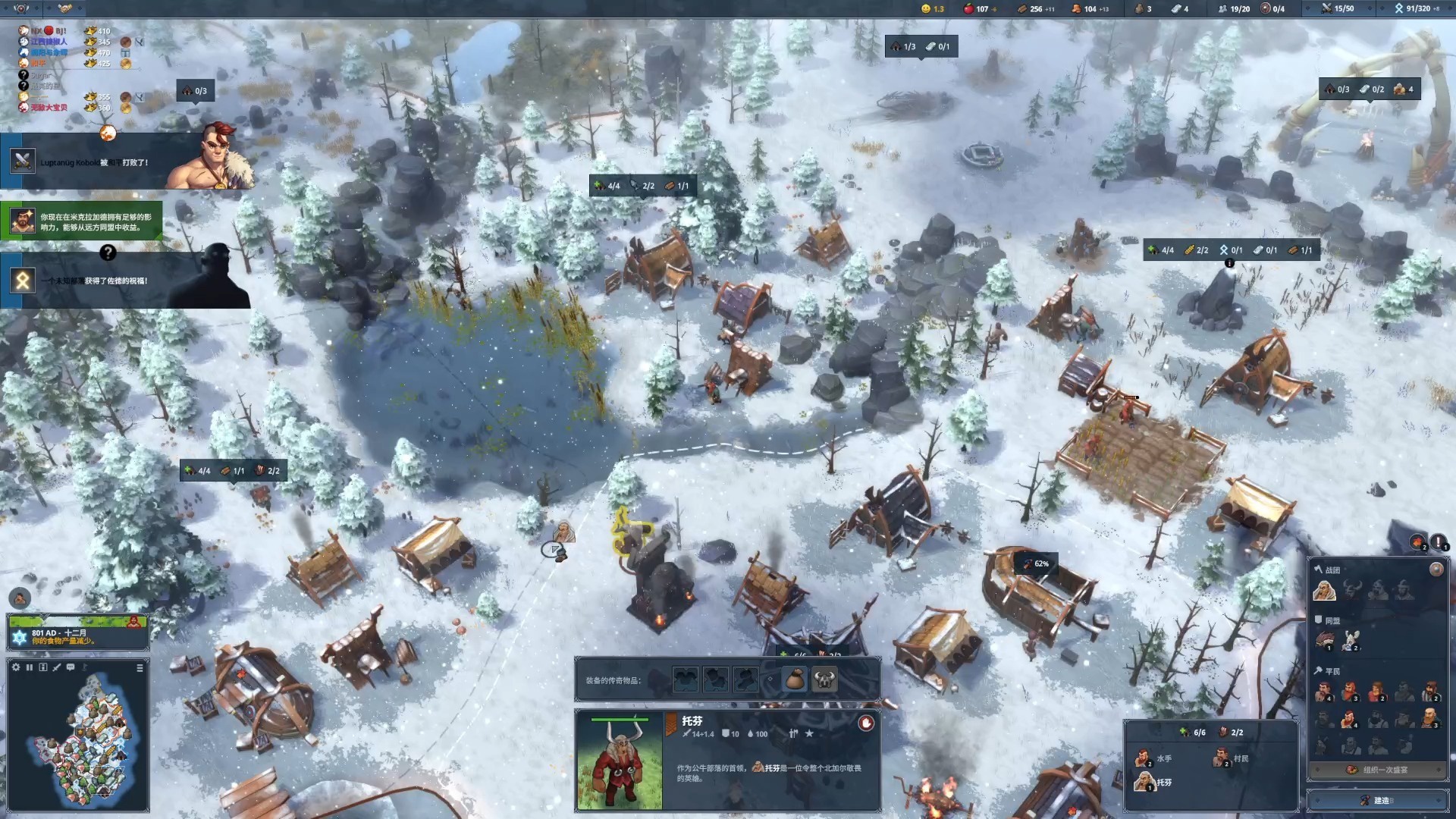This screenshot has height=819, width=1456.
Task: Click the red hand stop button
Action: click(866, 723)
